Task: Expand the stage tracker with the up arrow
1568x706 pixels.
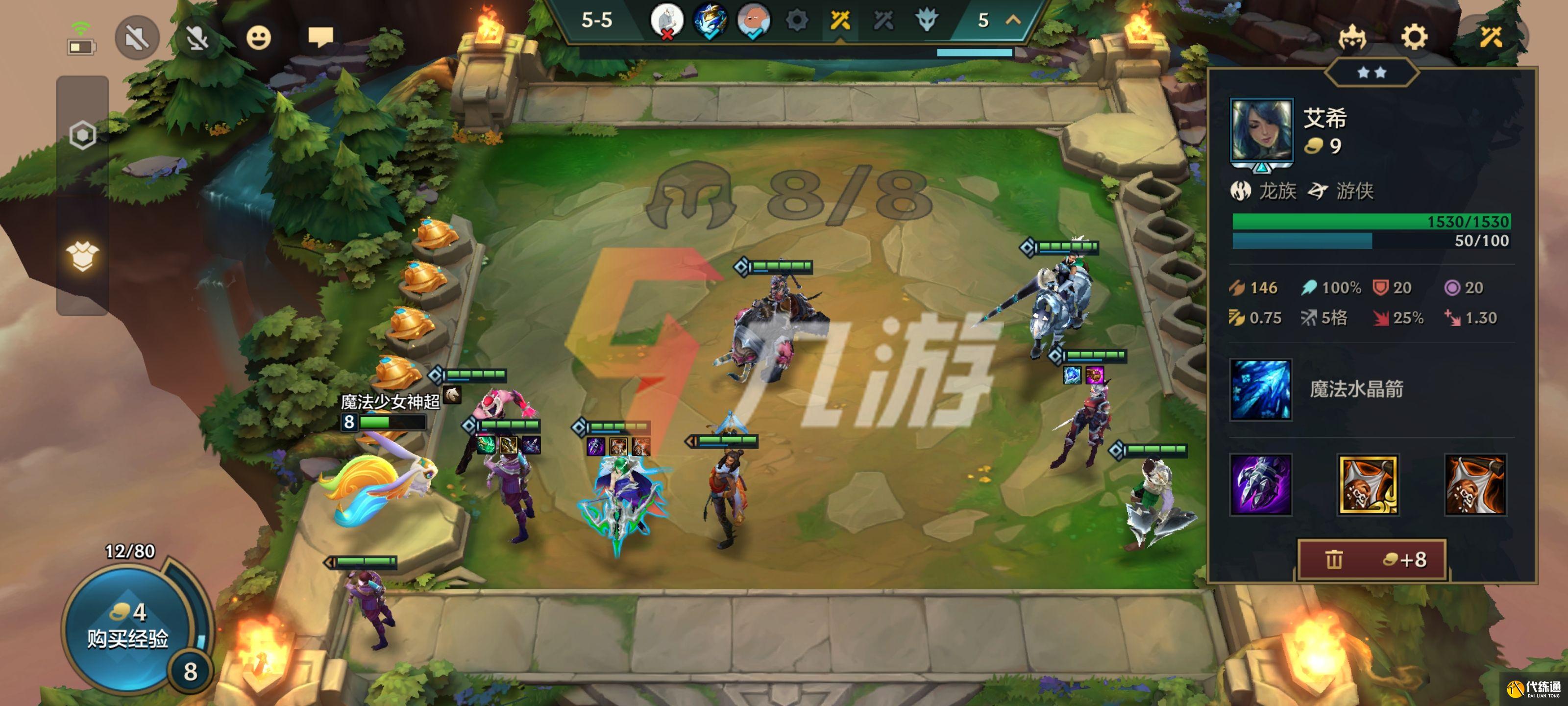Action: [x=1013, y=20]
